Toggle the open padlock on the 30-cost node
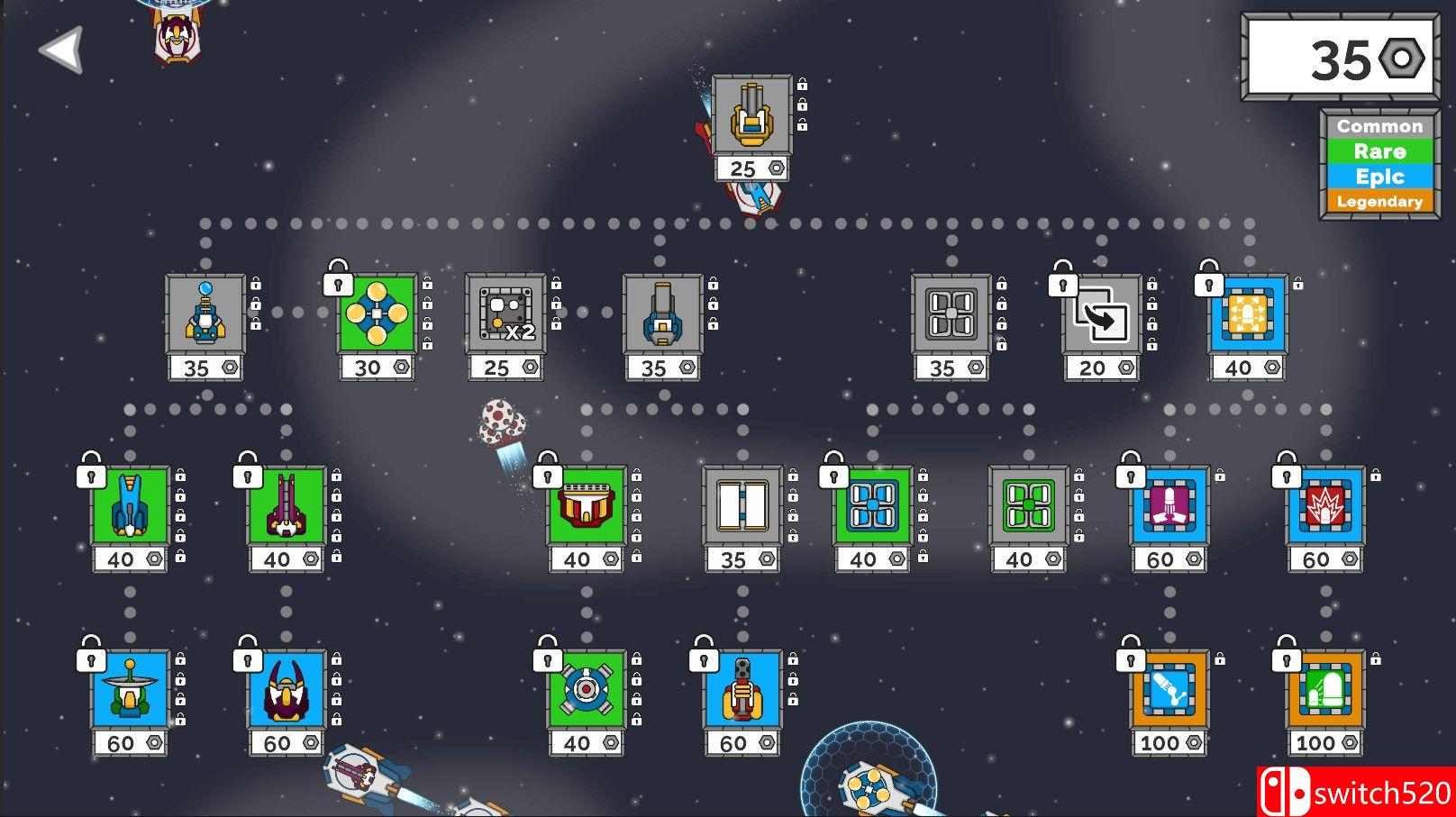This screenshot has width=1456, height=817. coord(336,282)
